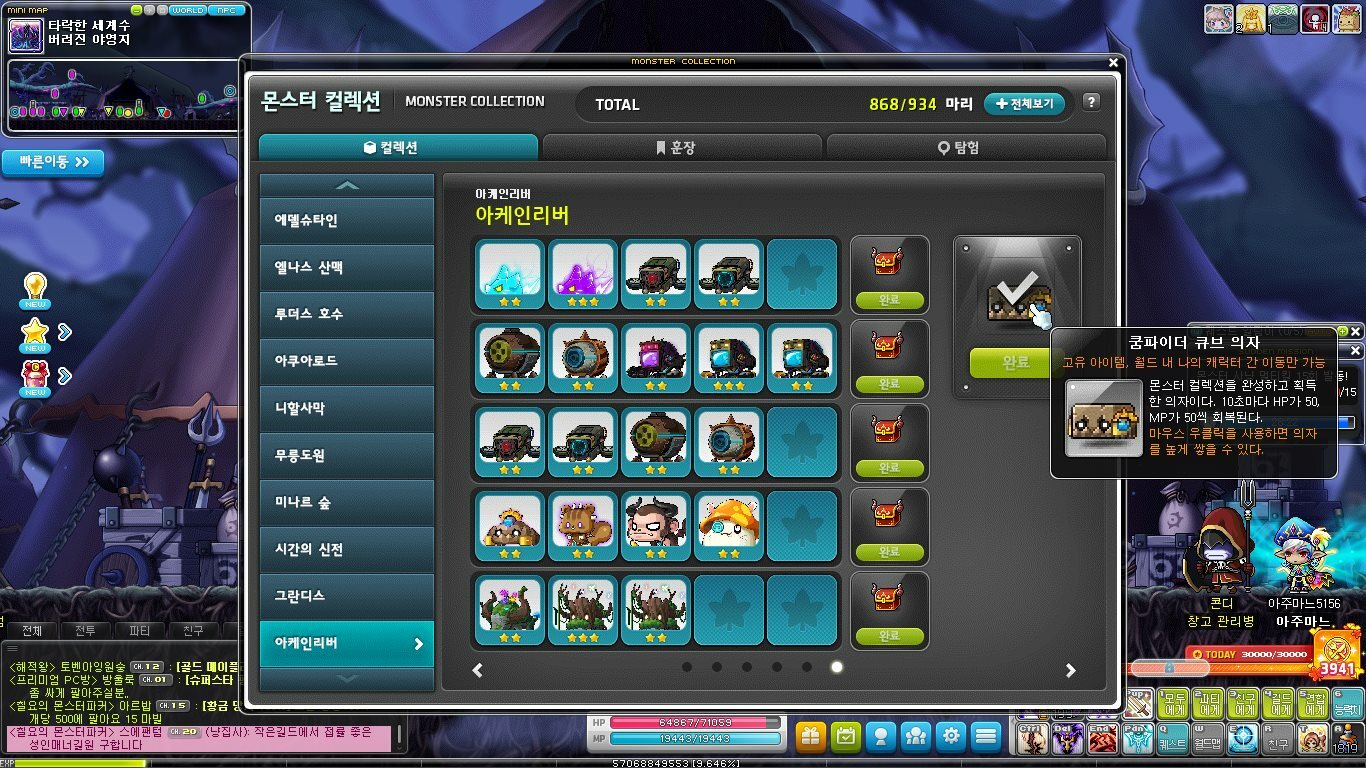Screen dimensions: 1366x768
Task: Switch to the 훈장 tab
Action: click(682, 147)
